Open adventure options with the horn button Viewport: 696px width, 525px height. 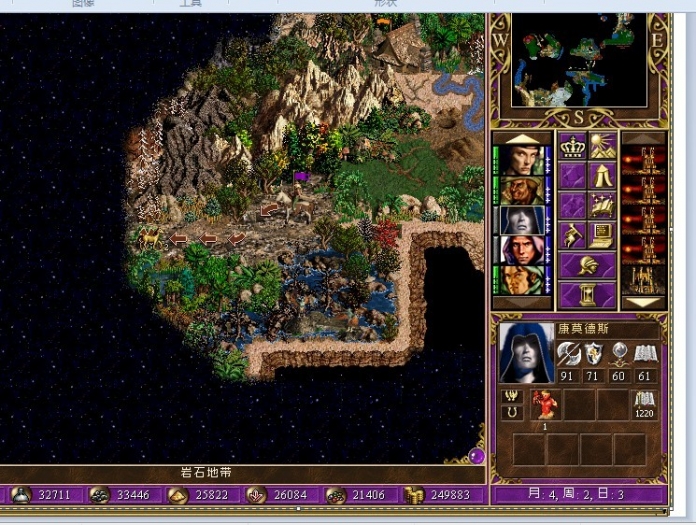pyautogui.click(x=572, y=235)
